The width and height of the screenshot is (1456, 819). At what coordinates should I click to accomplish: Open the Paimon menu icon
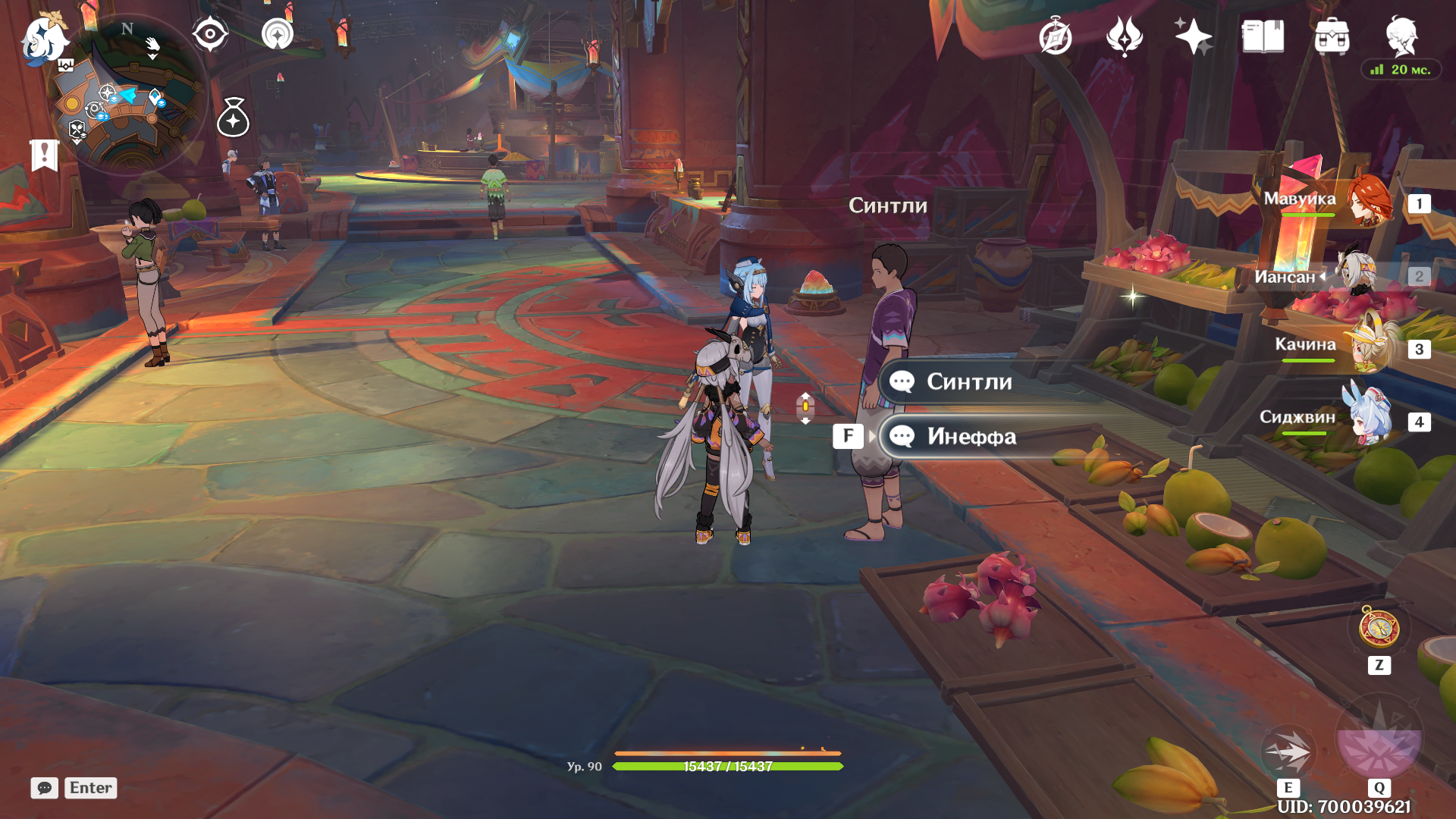pyautogui.click(x=44, y=38)
